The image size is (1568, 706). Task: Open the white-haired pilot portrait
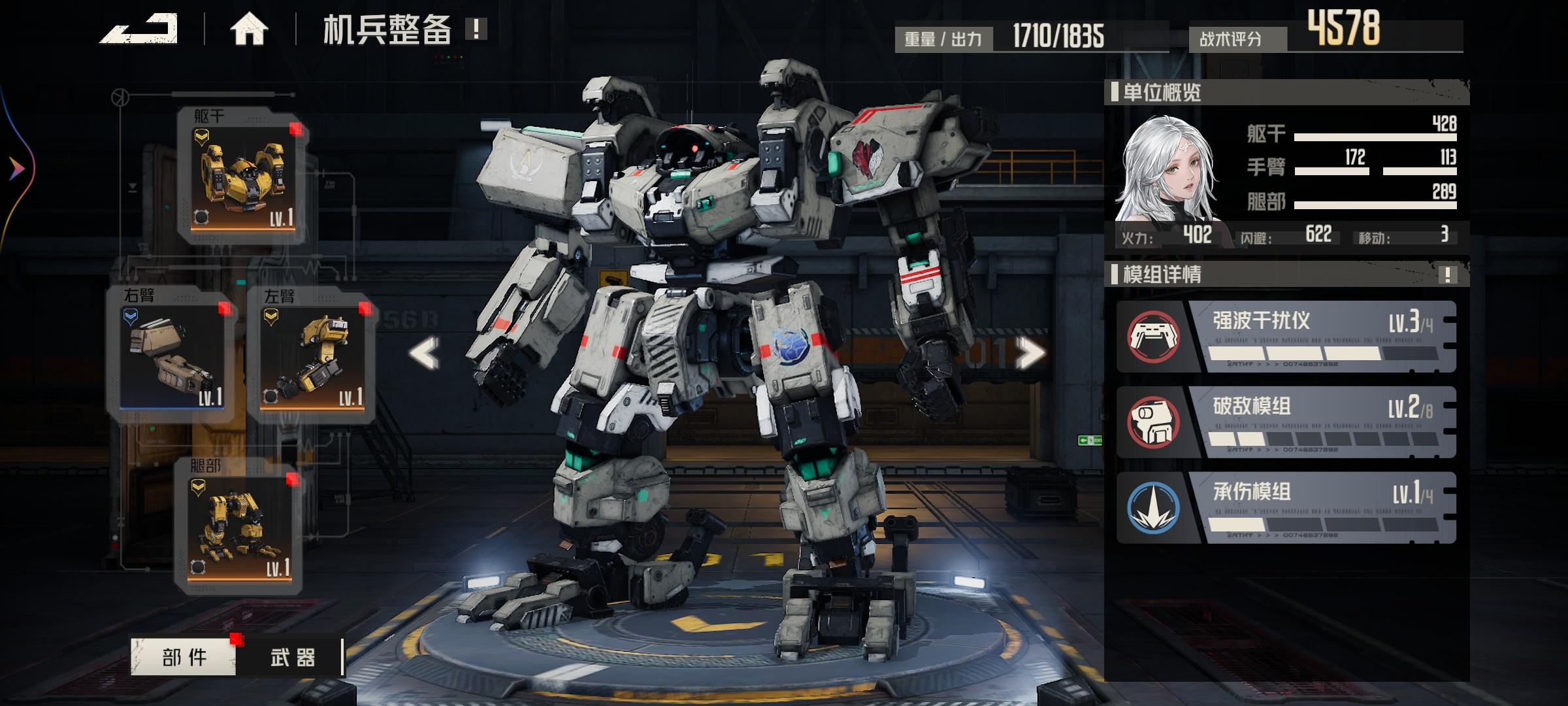[x=1165, y=170]
